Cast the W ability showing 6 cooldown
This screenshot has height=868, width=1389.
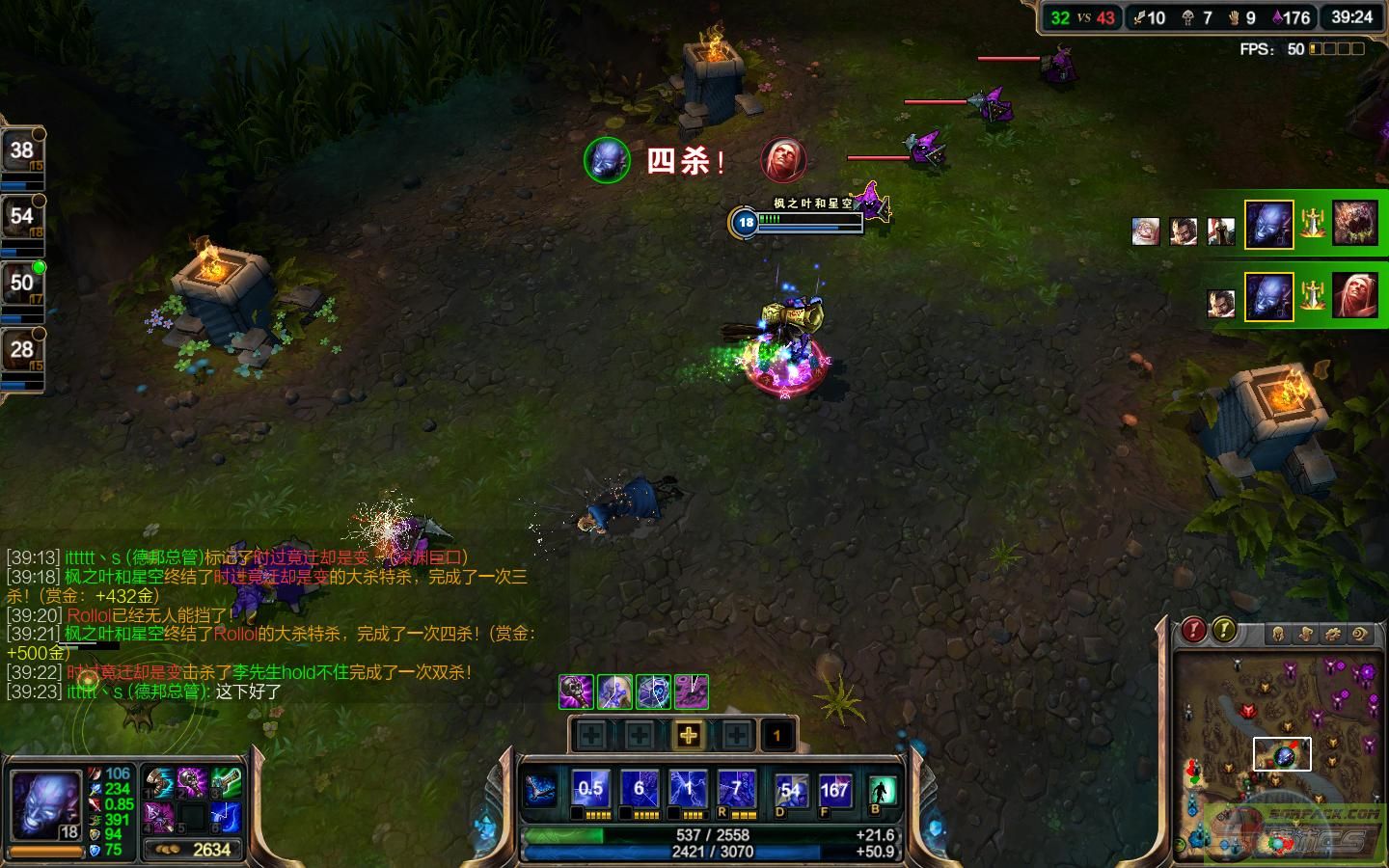pyautogui.click(x=640, y=790)
